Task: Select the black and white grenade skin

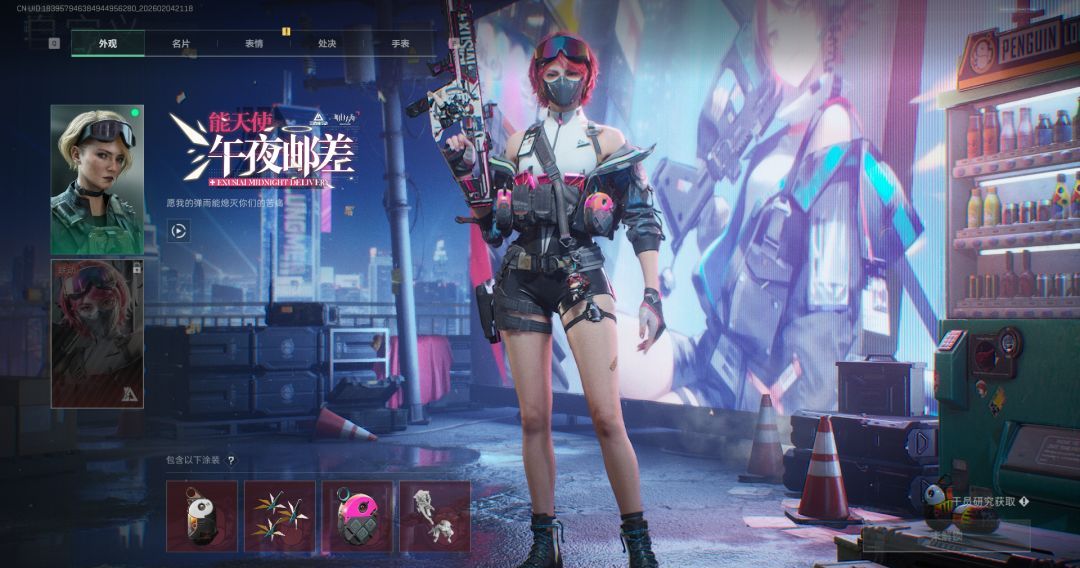Action: [x=202, y=516]
